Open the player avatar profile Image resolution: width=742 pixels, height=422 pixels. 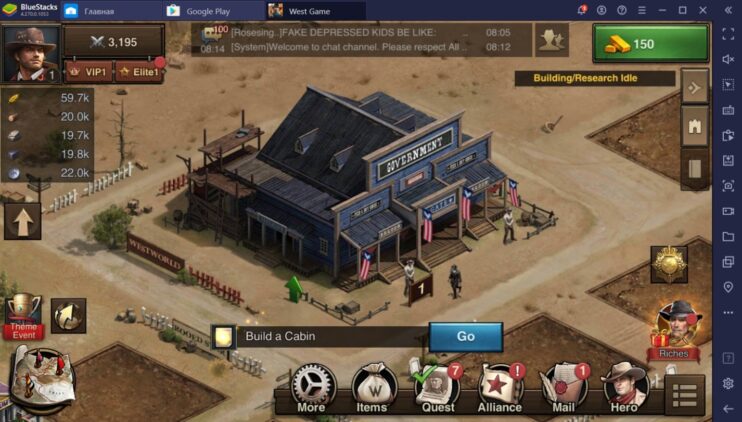point(30,54)
